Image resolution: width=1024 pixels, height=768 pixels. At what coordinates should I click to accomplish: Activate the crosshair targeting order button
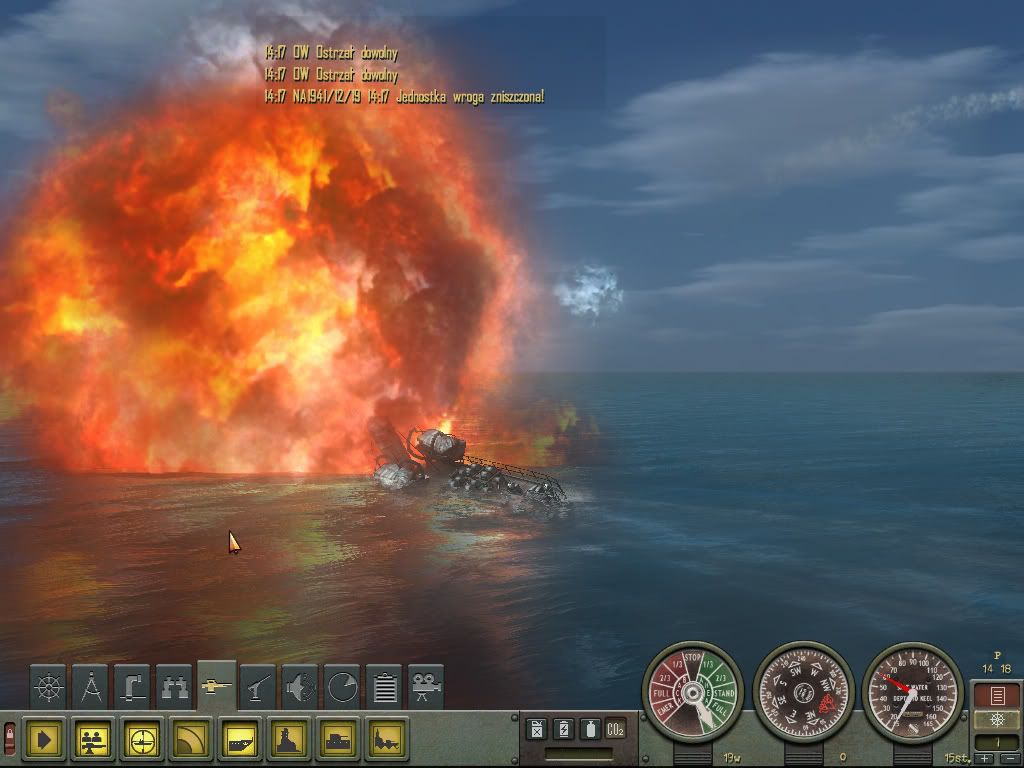144,741
